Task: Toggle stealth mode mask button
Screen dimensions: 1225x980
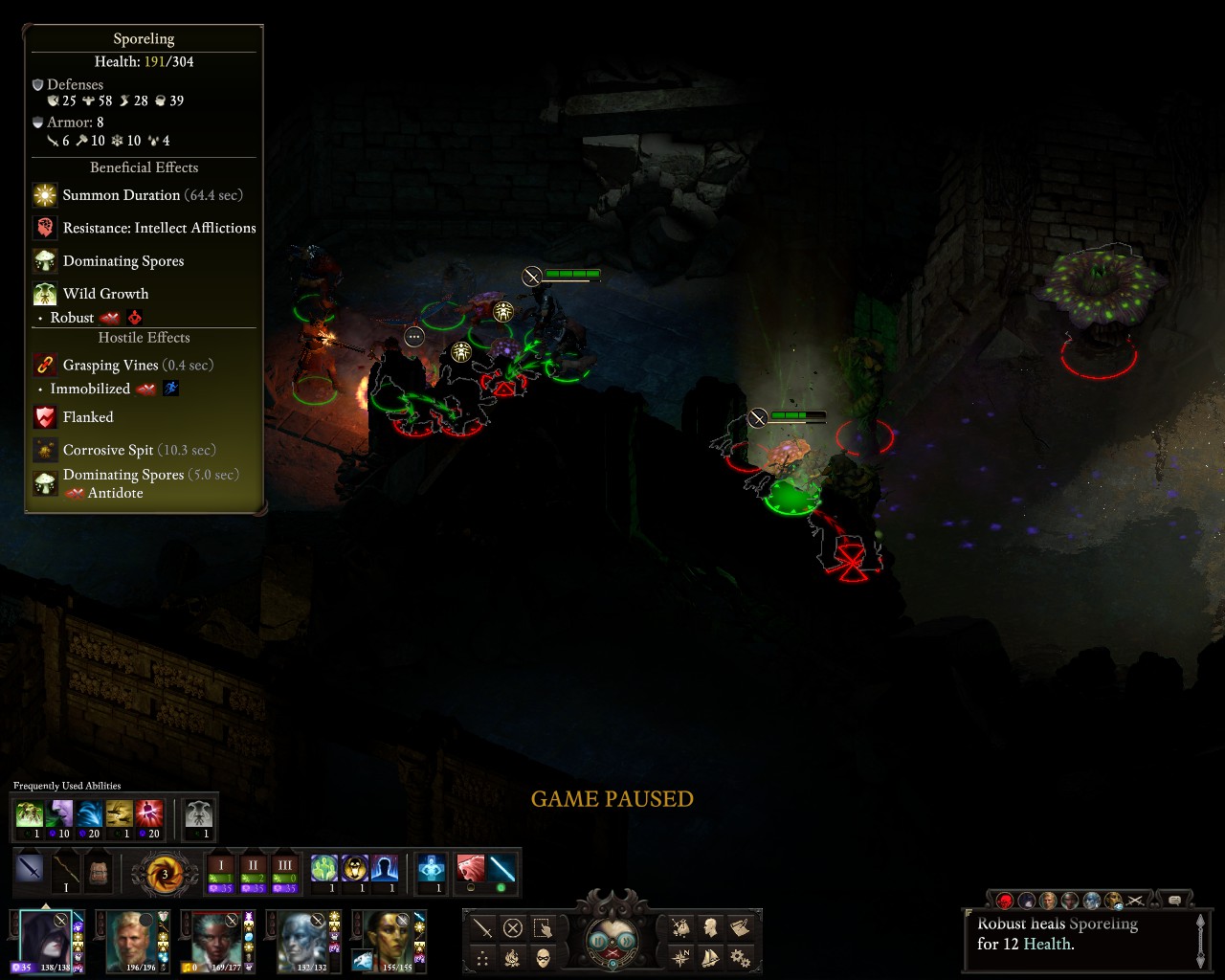Action: (x=543, y=958)
